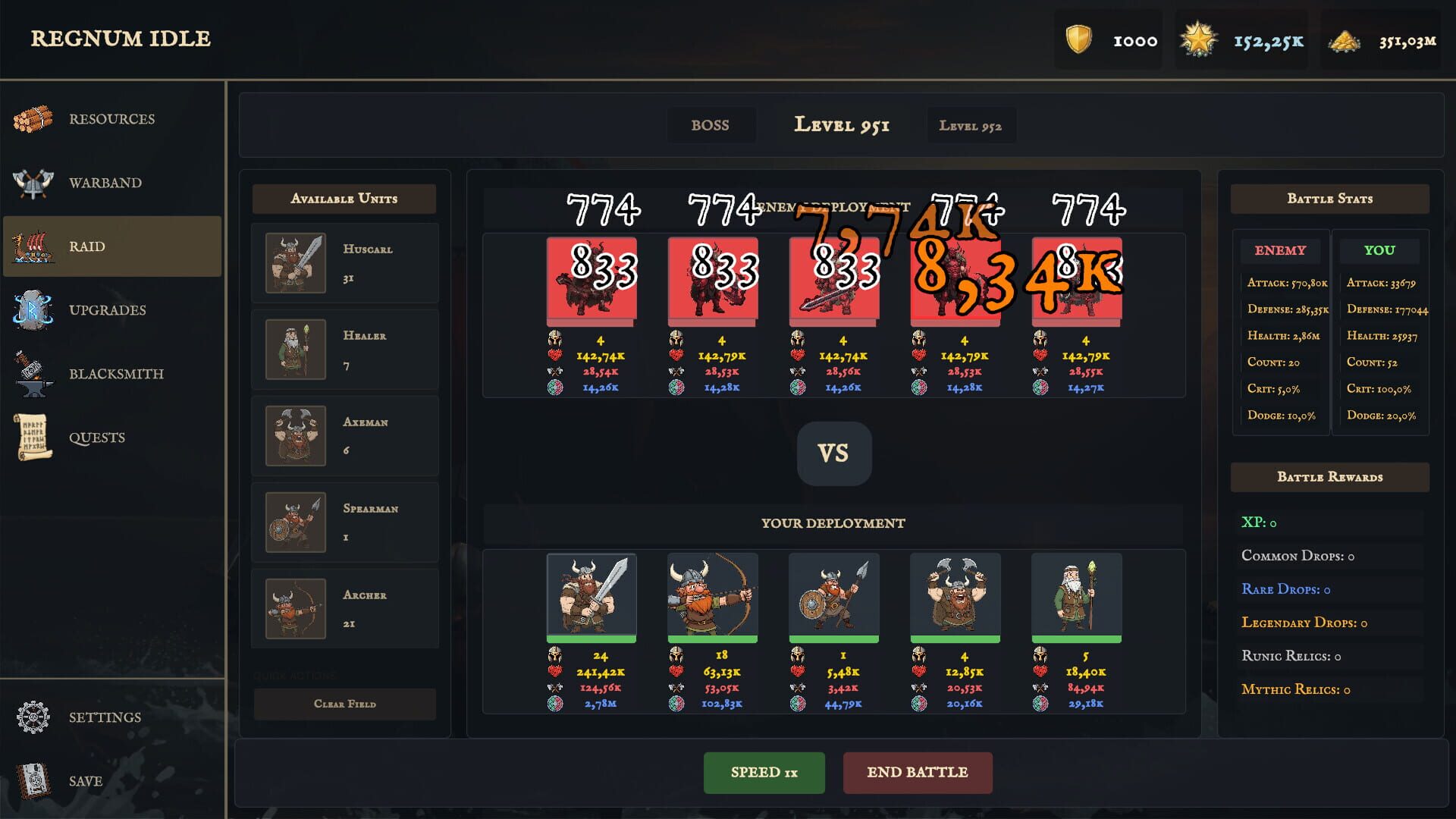Click the shield currency icon showing 1000
This screenshot has width=1456, height=819.
point(1080,41)
